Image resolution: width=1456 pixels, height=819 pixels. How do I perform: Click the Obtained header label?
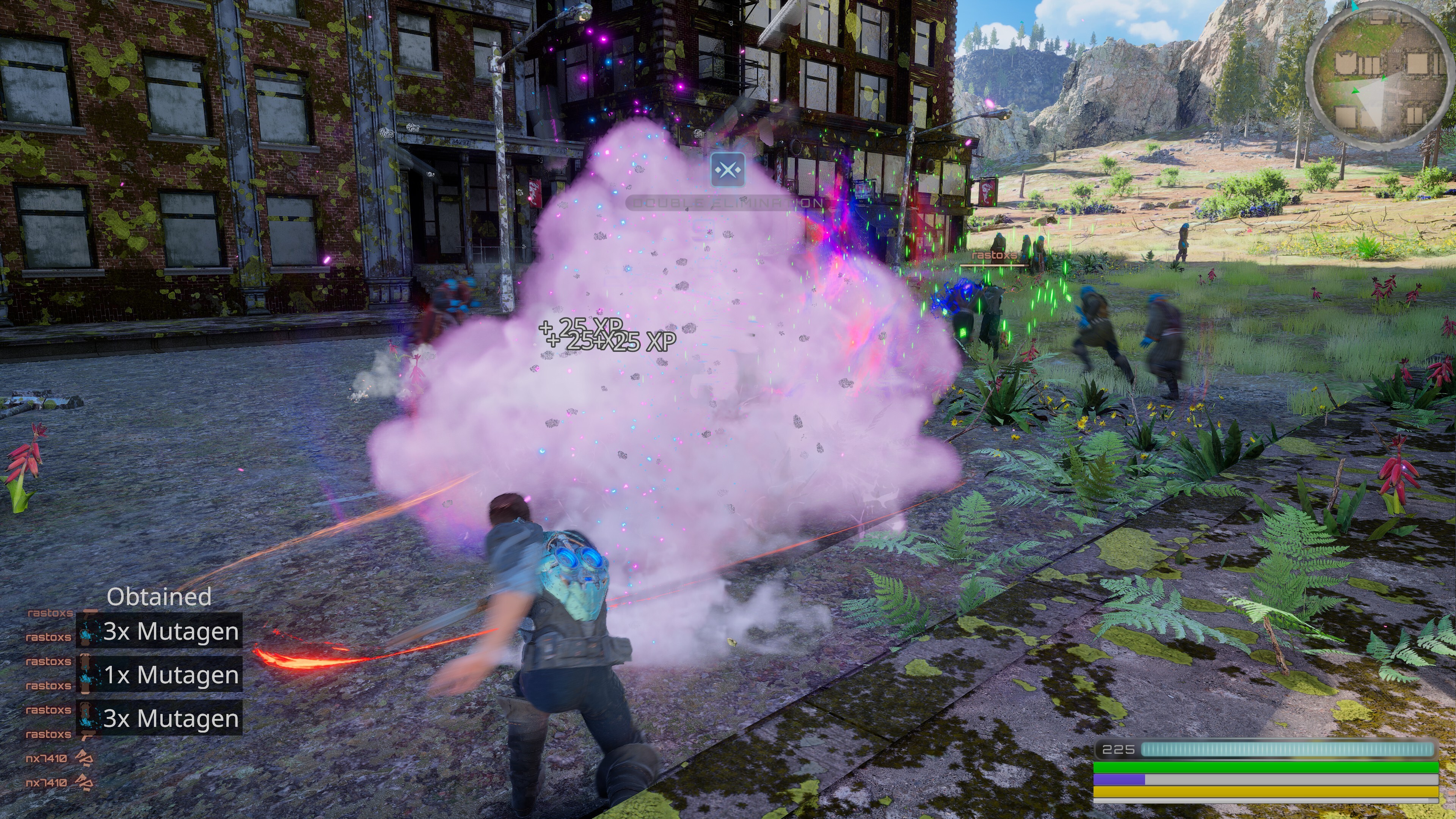point(160,598)
